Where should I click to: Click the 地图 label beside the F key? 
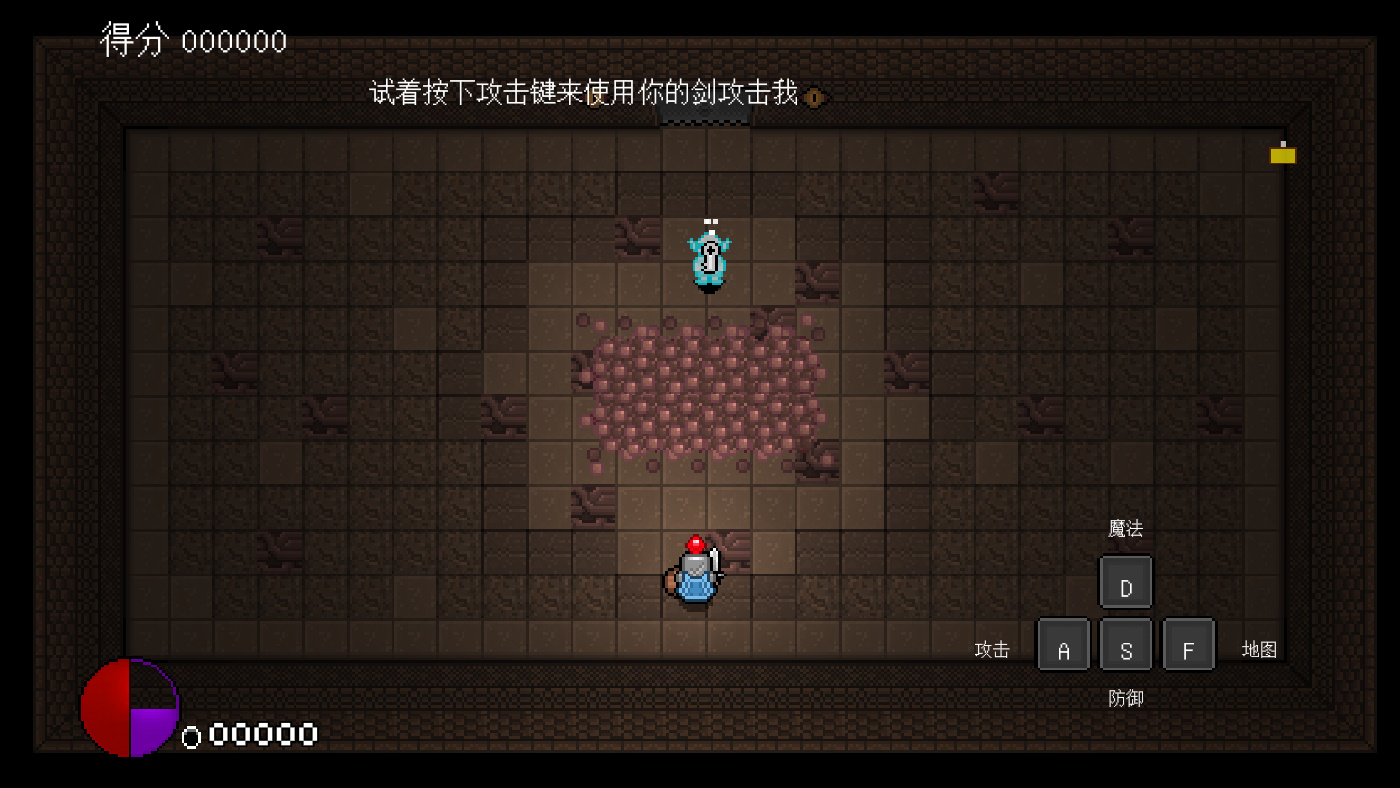pos(1259,649)
